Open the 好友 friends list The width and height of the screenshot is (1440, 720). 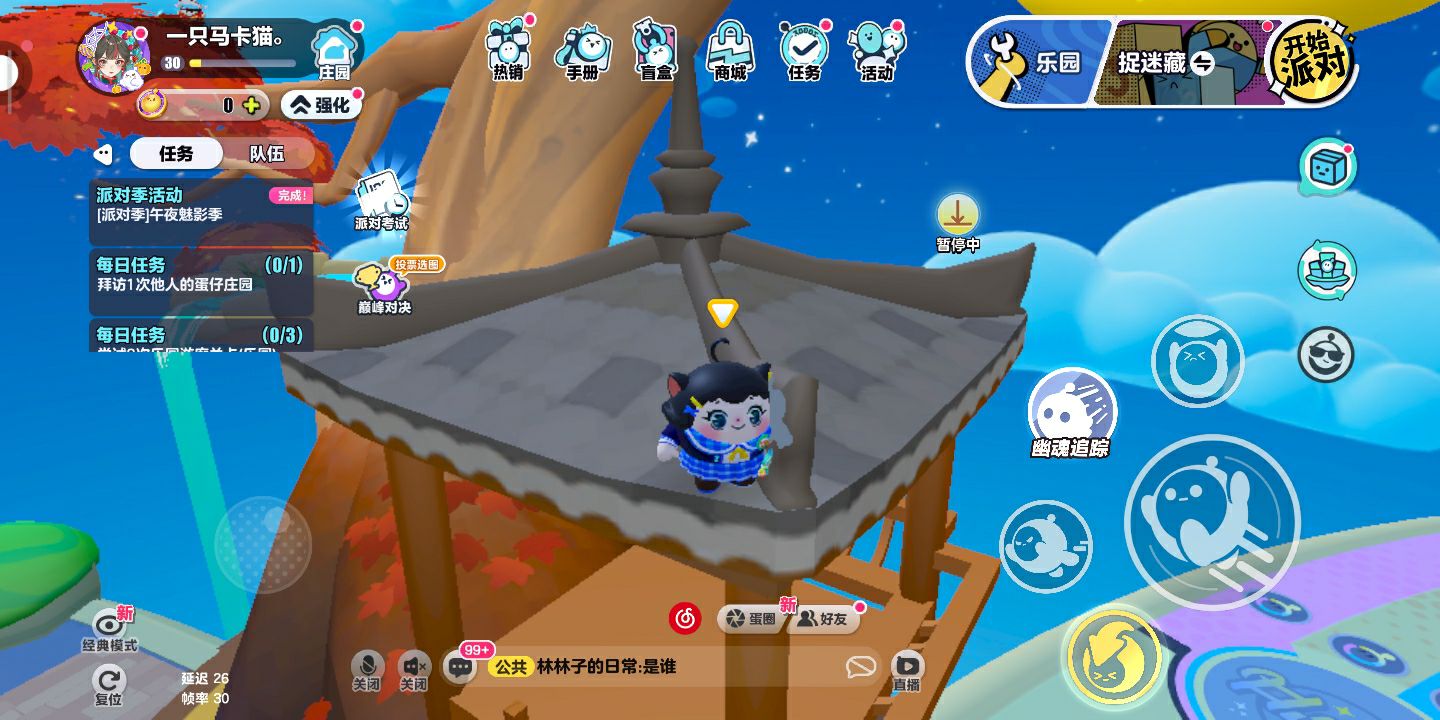click(824, 619)
